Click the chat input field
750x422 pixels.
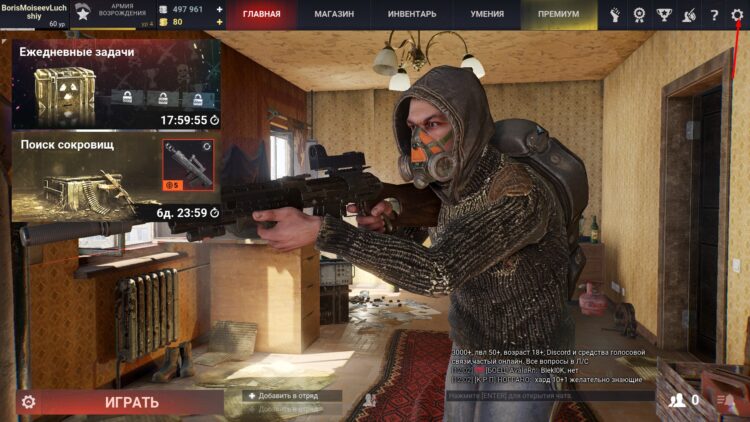coord(548,396)
